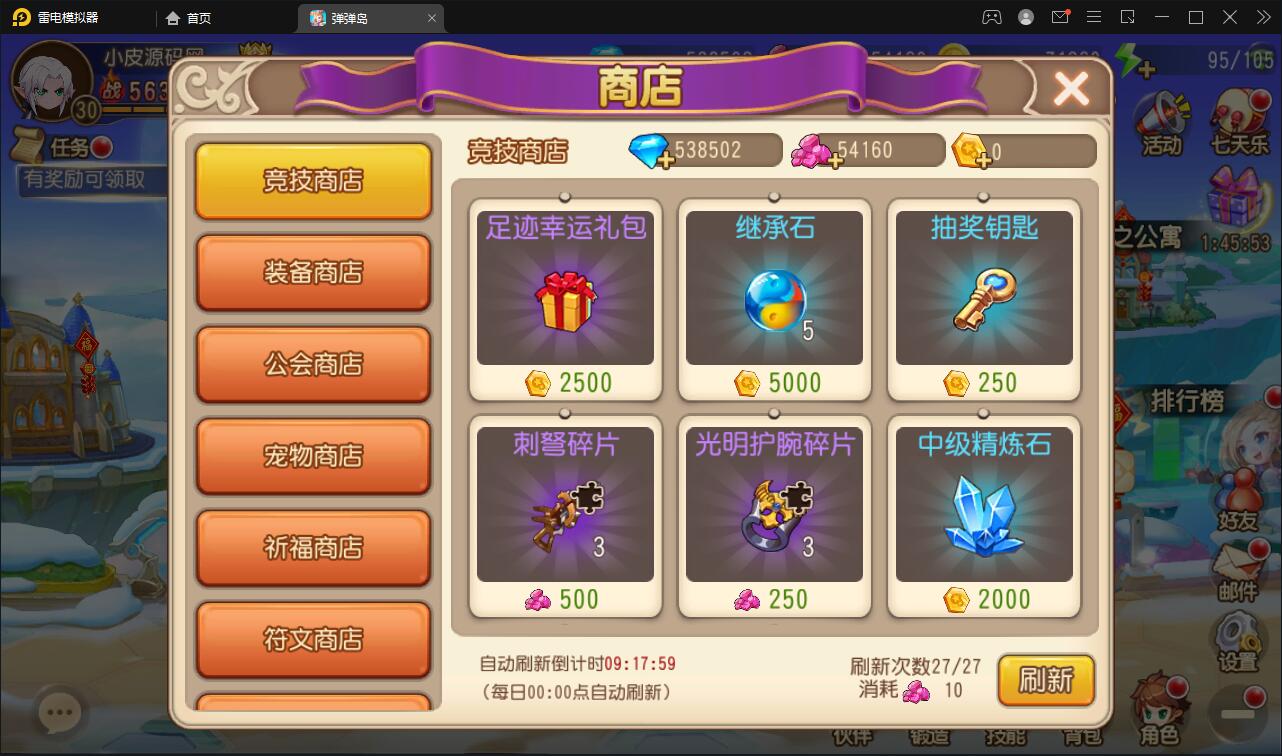The image size is (1282, 756).
Task: Buy the 继承石 item
Action: pos(774,295)
